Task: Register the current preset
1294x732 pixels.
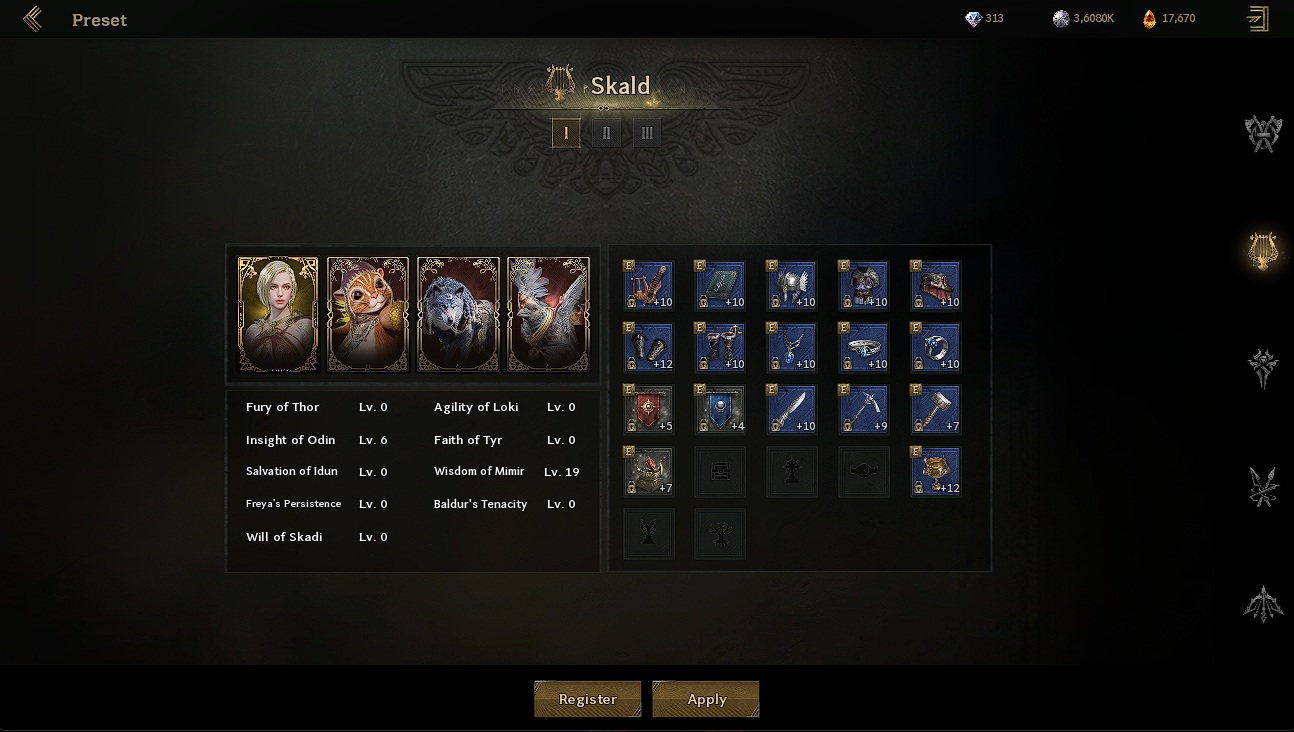Action: (587, 699)
